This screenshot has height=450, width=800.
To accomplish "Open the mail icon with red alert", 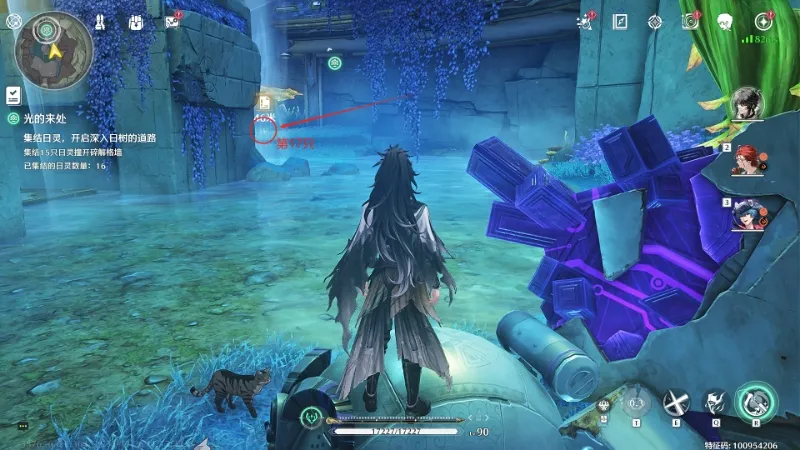I will pos(172,21).
